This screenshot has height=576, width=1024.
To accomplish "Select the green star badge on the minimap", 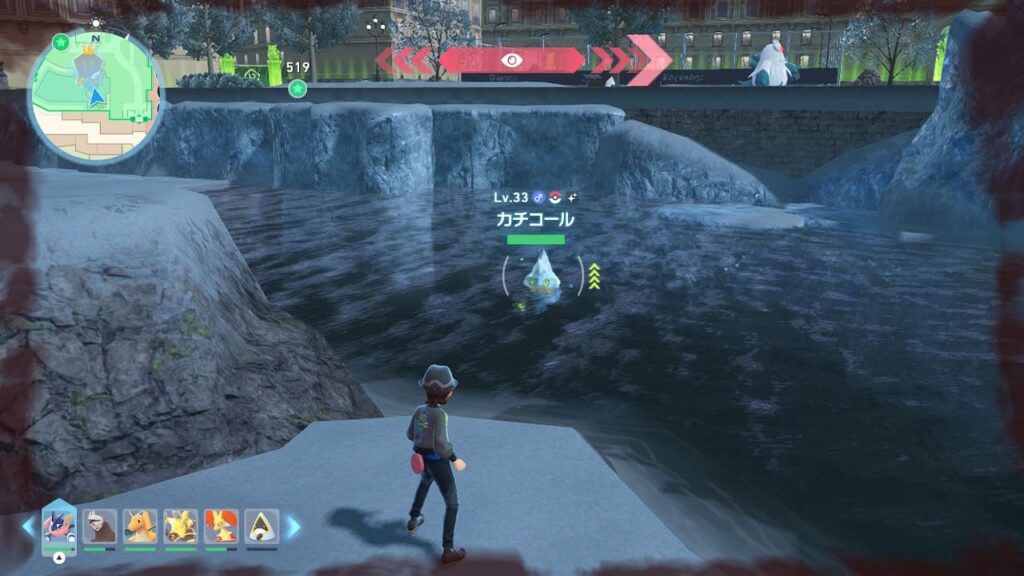I will pos(61,42).
